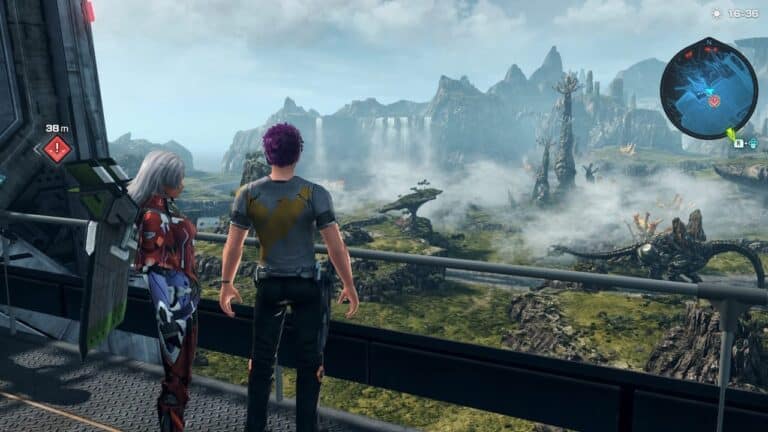This screenshot has width=768, height=432.
Task: Open the circular minimap
Action: click(x=708, y=87)
